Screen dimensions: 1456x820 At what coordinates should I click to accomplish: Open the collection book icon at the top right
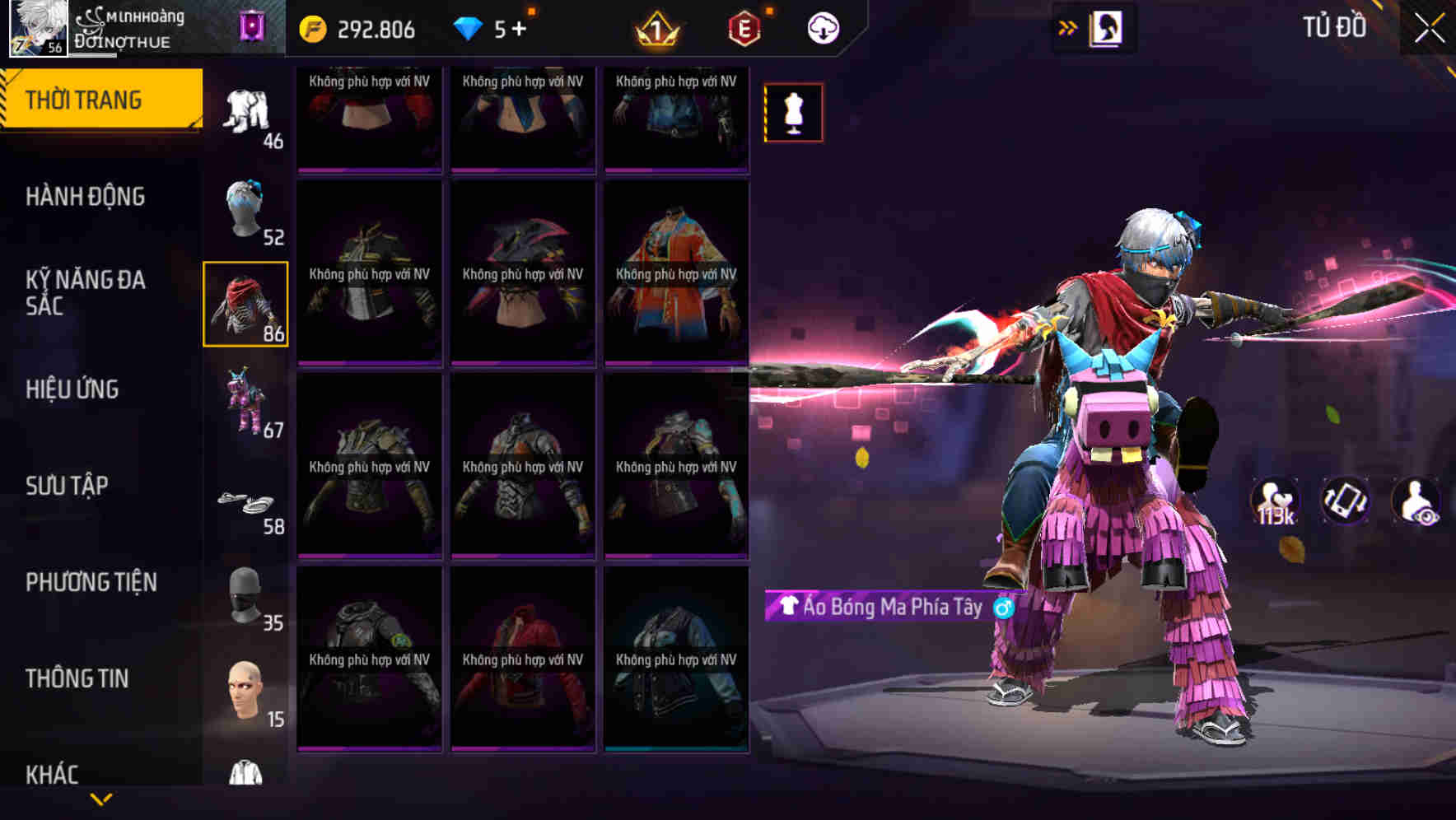click(x=1107, y=27)
